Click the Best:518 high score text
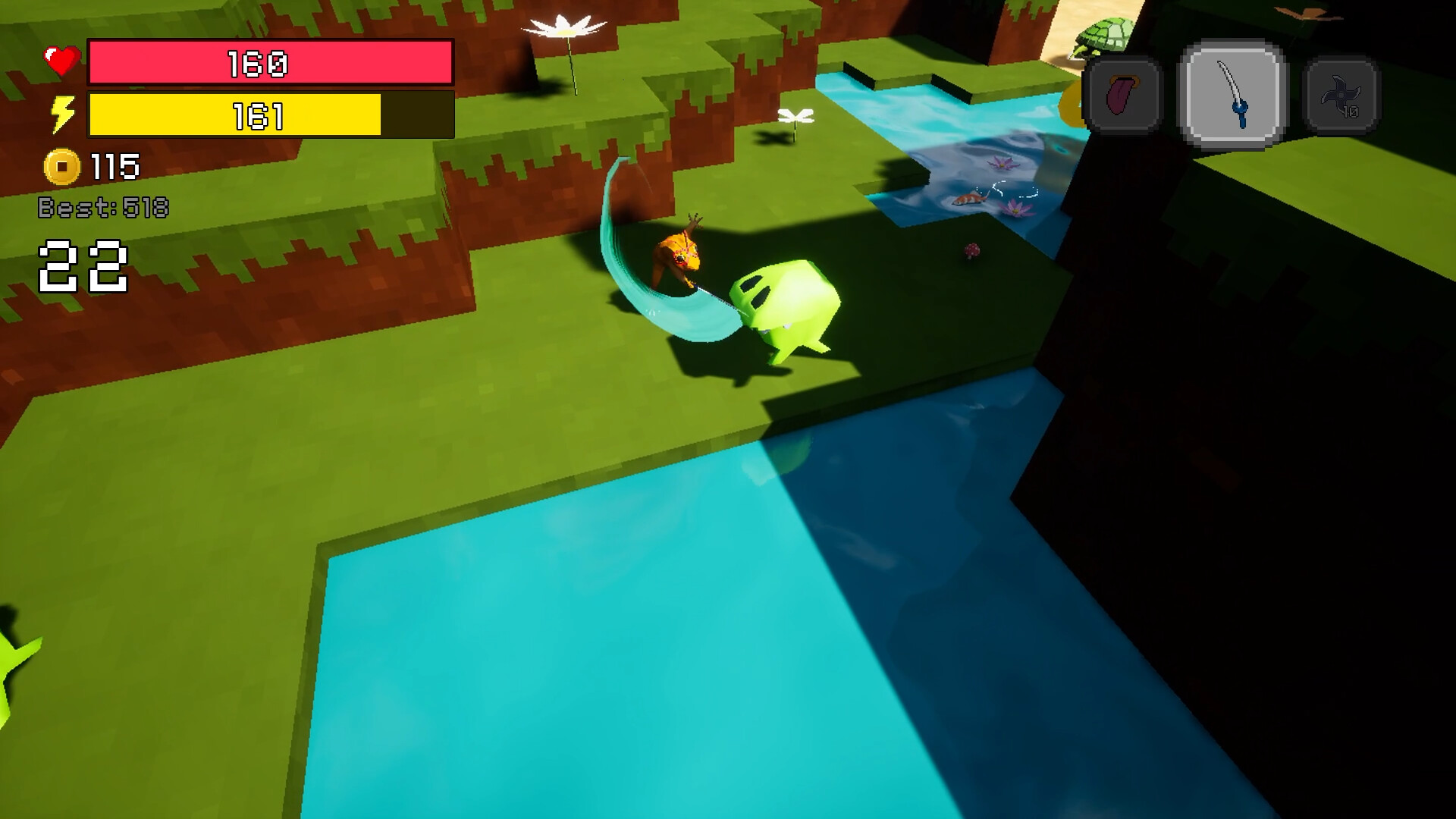 coord(105,206)
